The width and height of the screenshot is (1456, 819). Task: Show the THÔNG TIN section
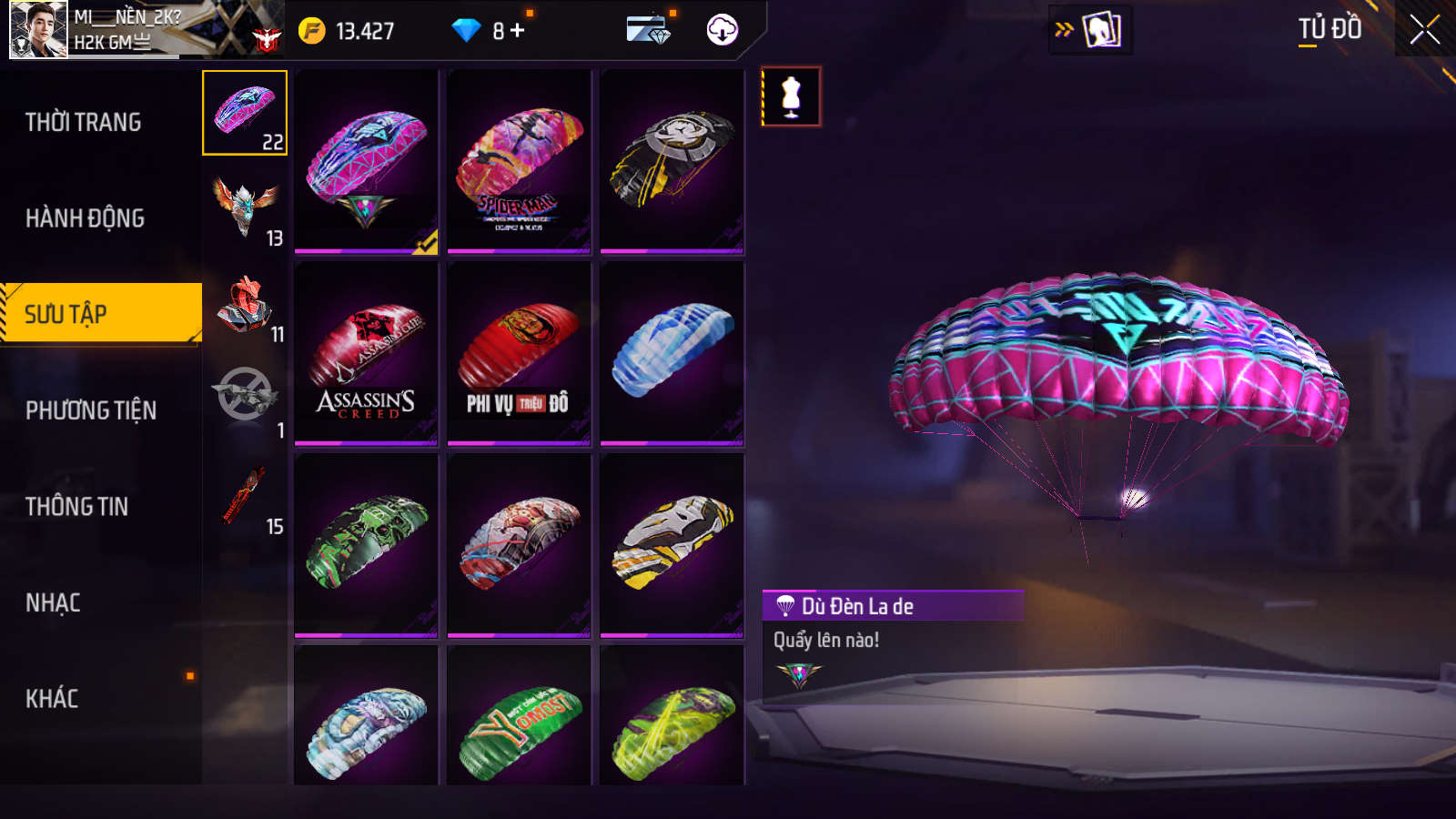[x=77, y=507]
